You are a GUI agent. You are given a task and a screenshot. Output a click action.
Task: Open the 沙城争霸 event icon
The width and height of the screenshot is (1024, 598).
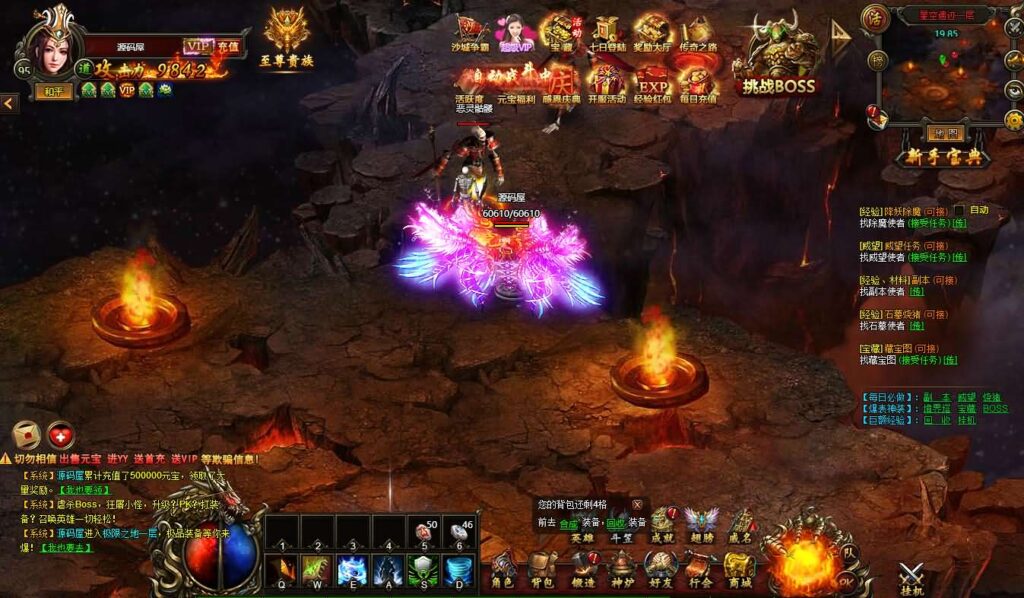(472, 33)
